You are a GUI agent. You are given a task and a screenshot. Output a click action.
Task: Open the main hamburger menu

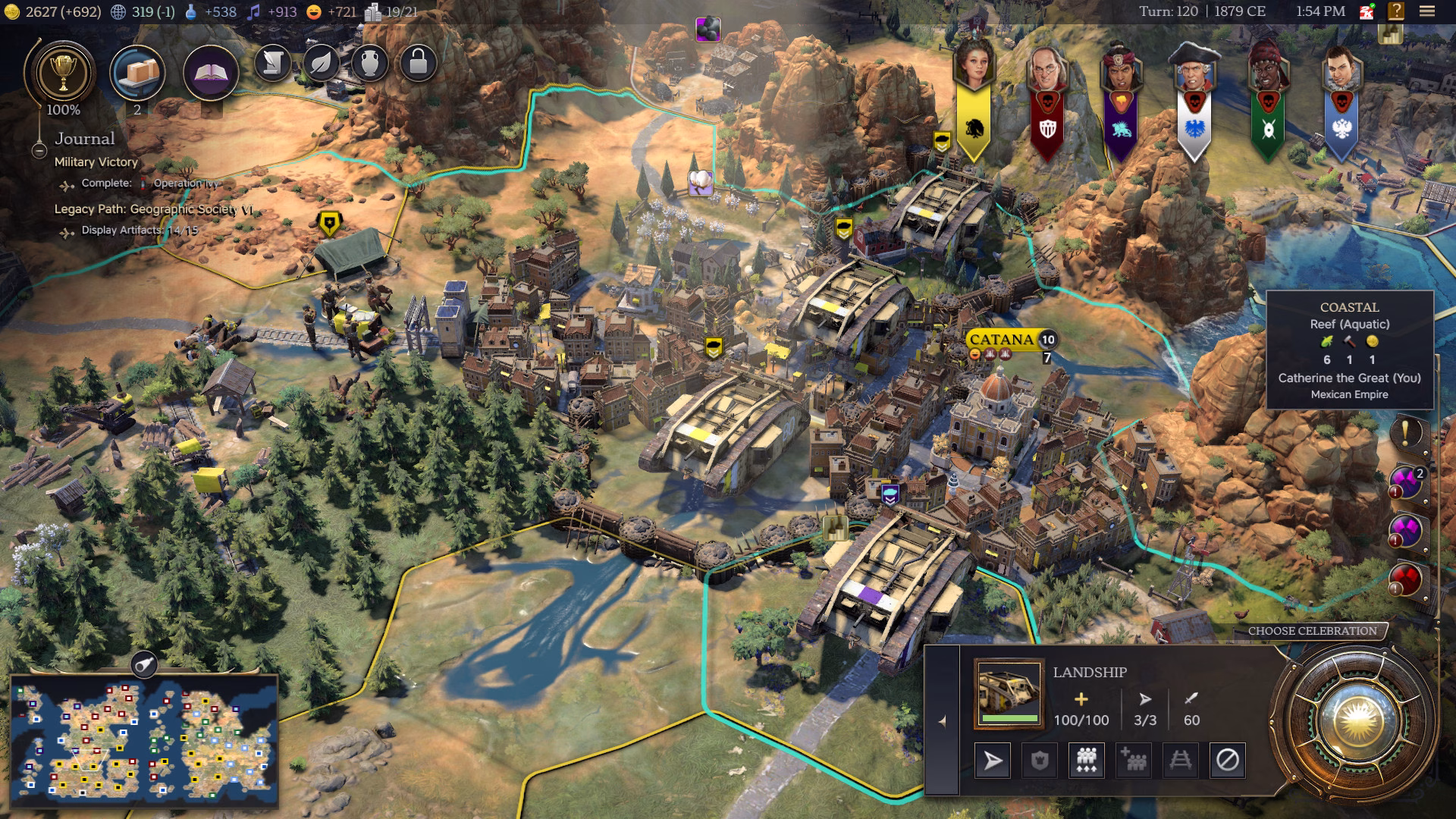1427,11
